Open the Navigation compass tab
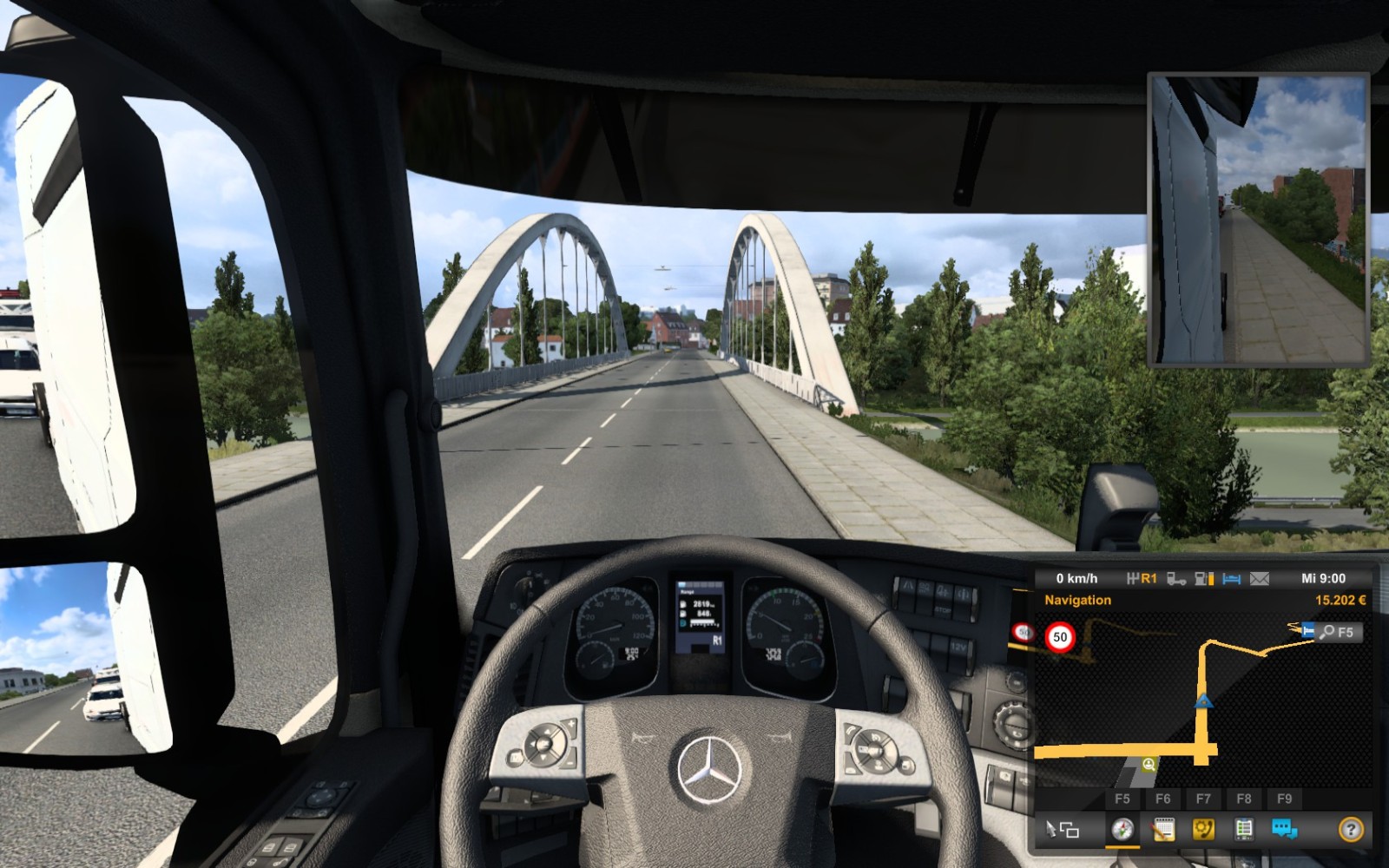This screenshot has width=1389, height=868. 1122,829
